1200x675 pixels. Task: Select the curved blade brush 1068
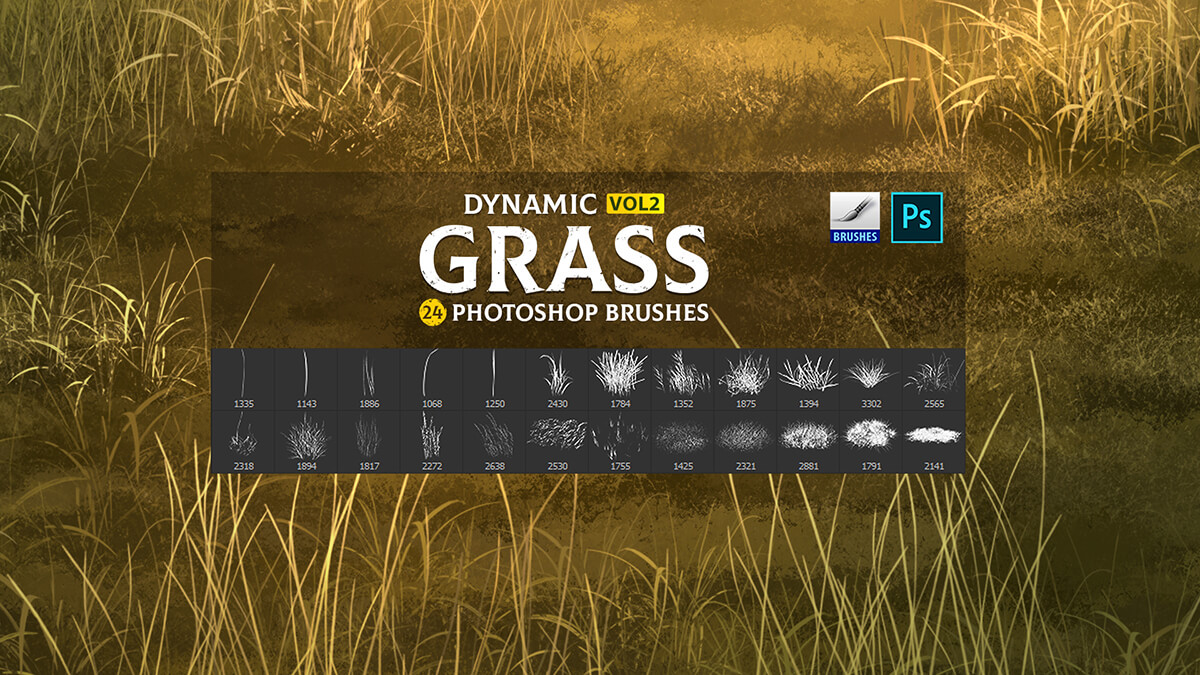coord(432,378)
